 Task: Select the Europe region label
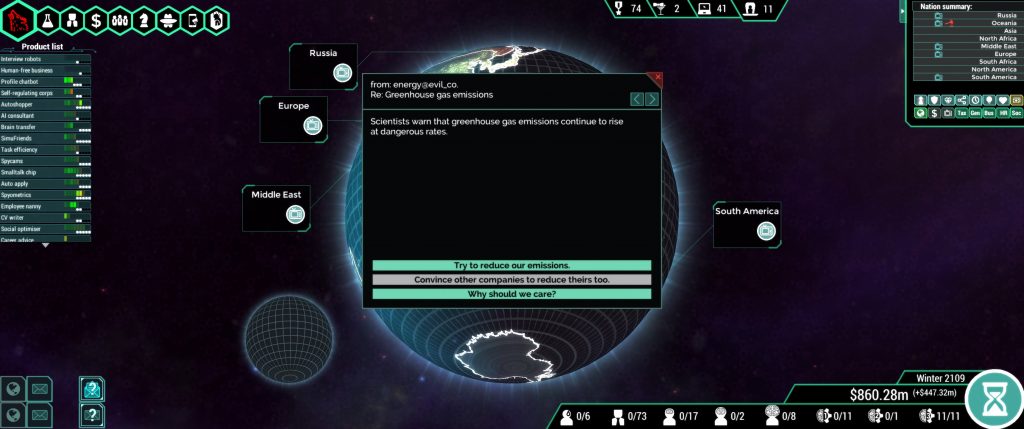point(294,118)
